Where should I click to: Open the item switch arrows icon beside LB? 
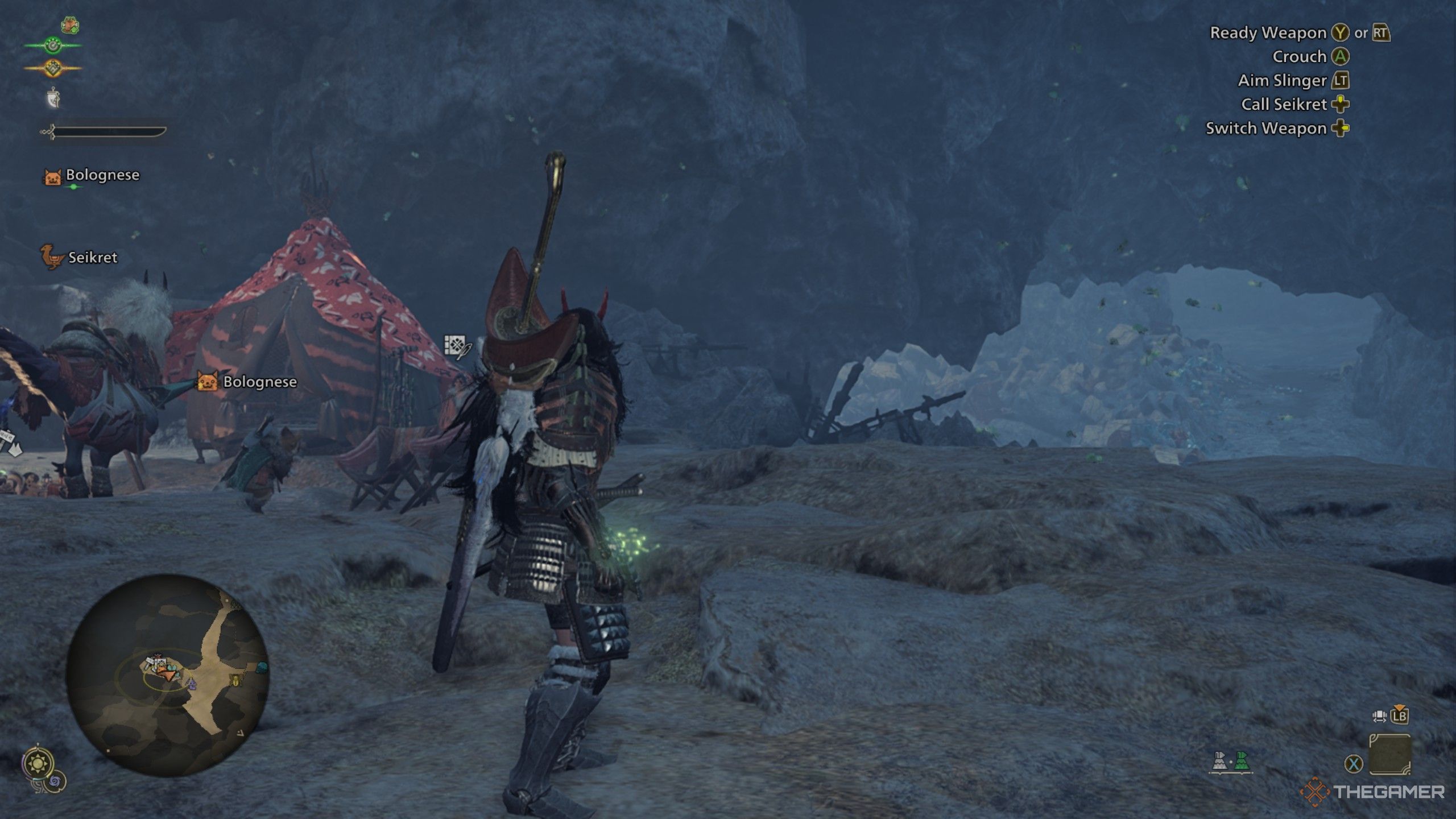(1379, 717)
